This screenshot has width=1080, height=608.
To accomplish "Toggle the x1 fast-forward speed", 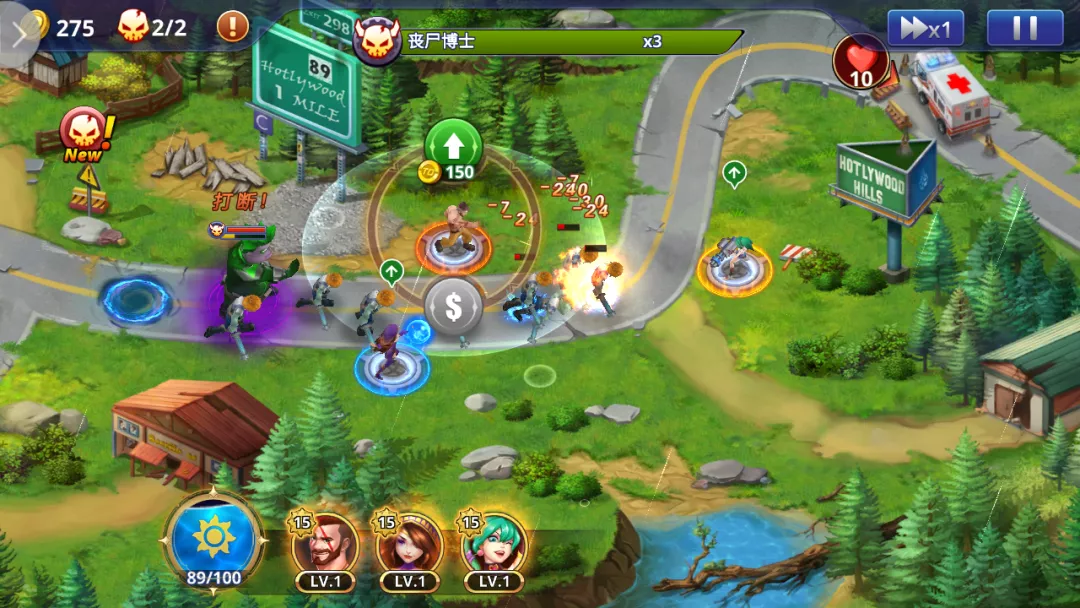I will [925, 28].
